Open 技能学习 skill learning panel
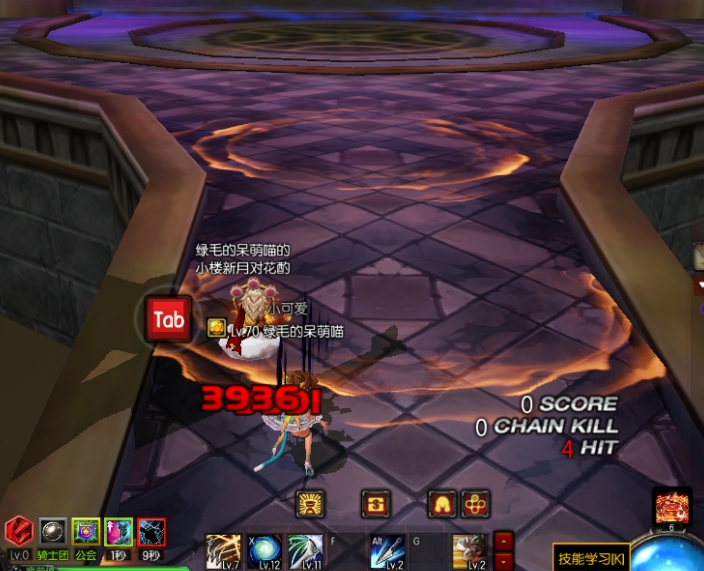The image size is (704, 571). coord(591,556)
